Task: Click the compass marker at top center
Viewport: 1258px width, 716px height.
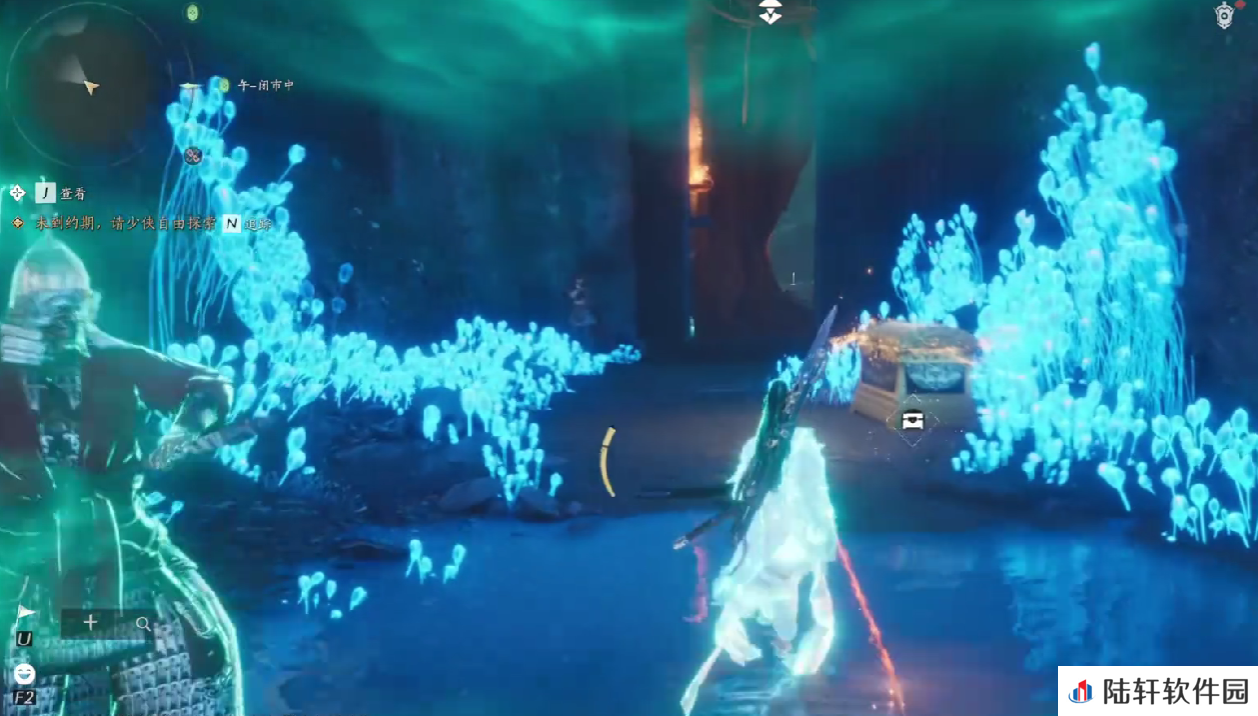Action: [770, 12]
